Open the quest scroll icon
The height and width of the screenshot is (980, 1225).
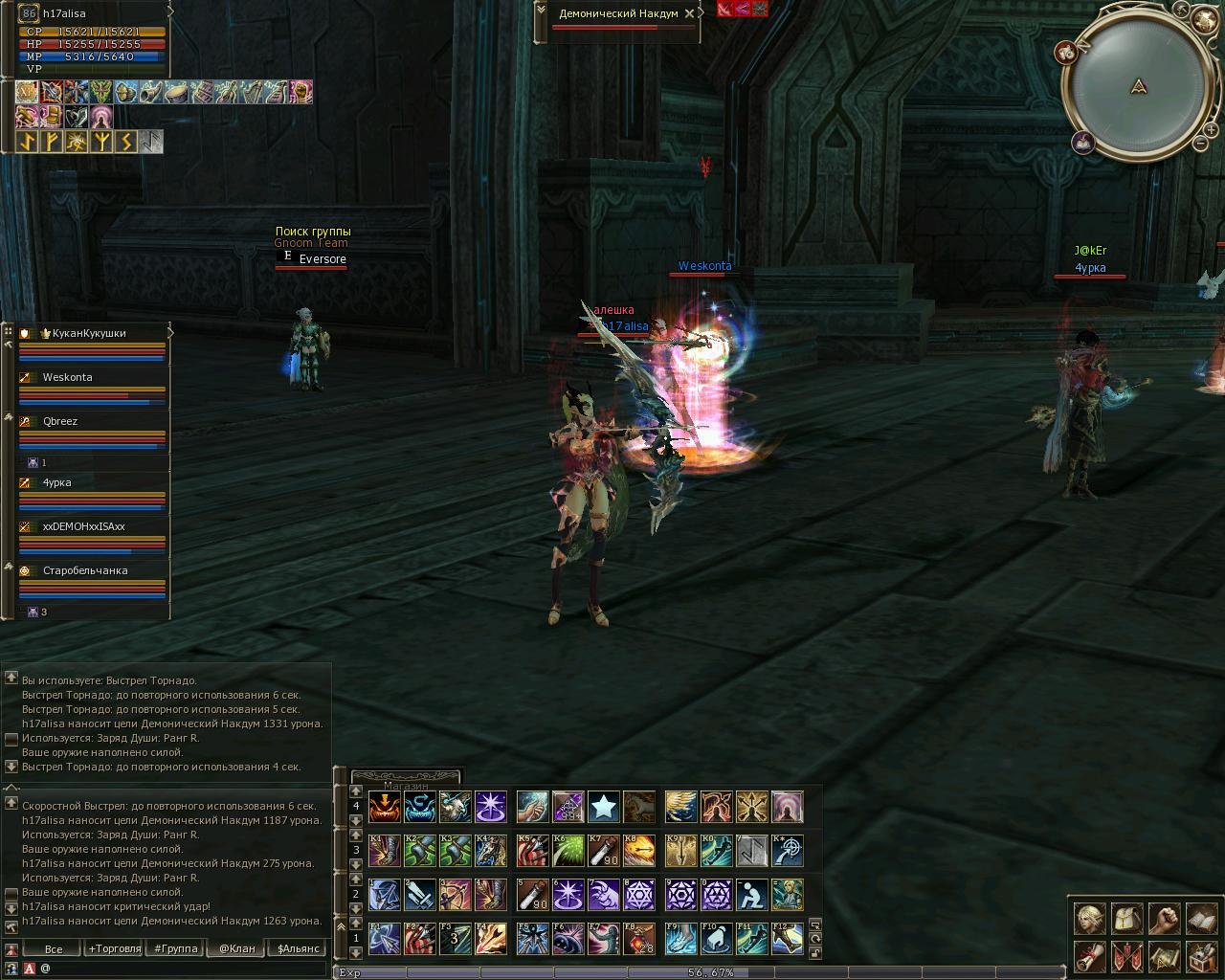(1089, 956)
